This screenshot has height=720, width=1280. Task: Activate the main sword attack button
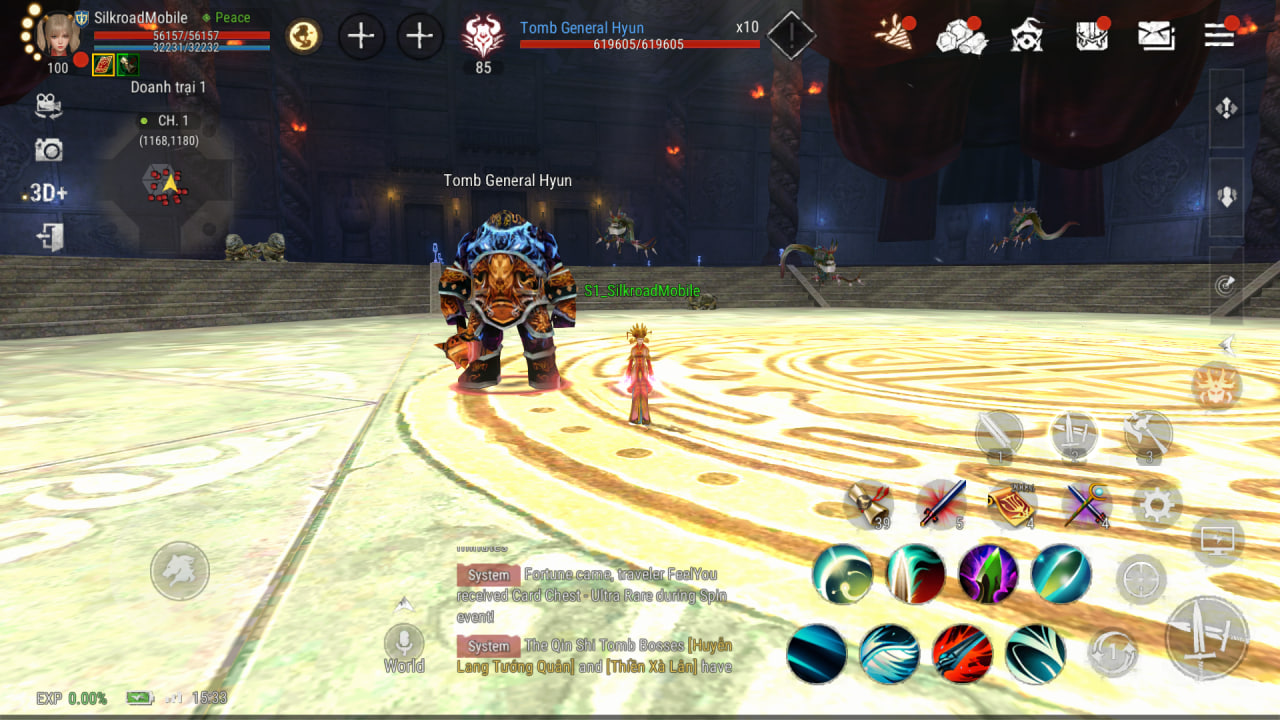click(x=1207, y=637)
